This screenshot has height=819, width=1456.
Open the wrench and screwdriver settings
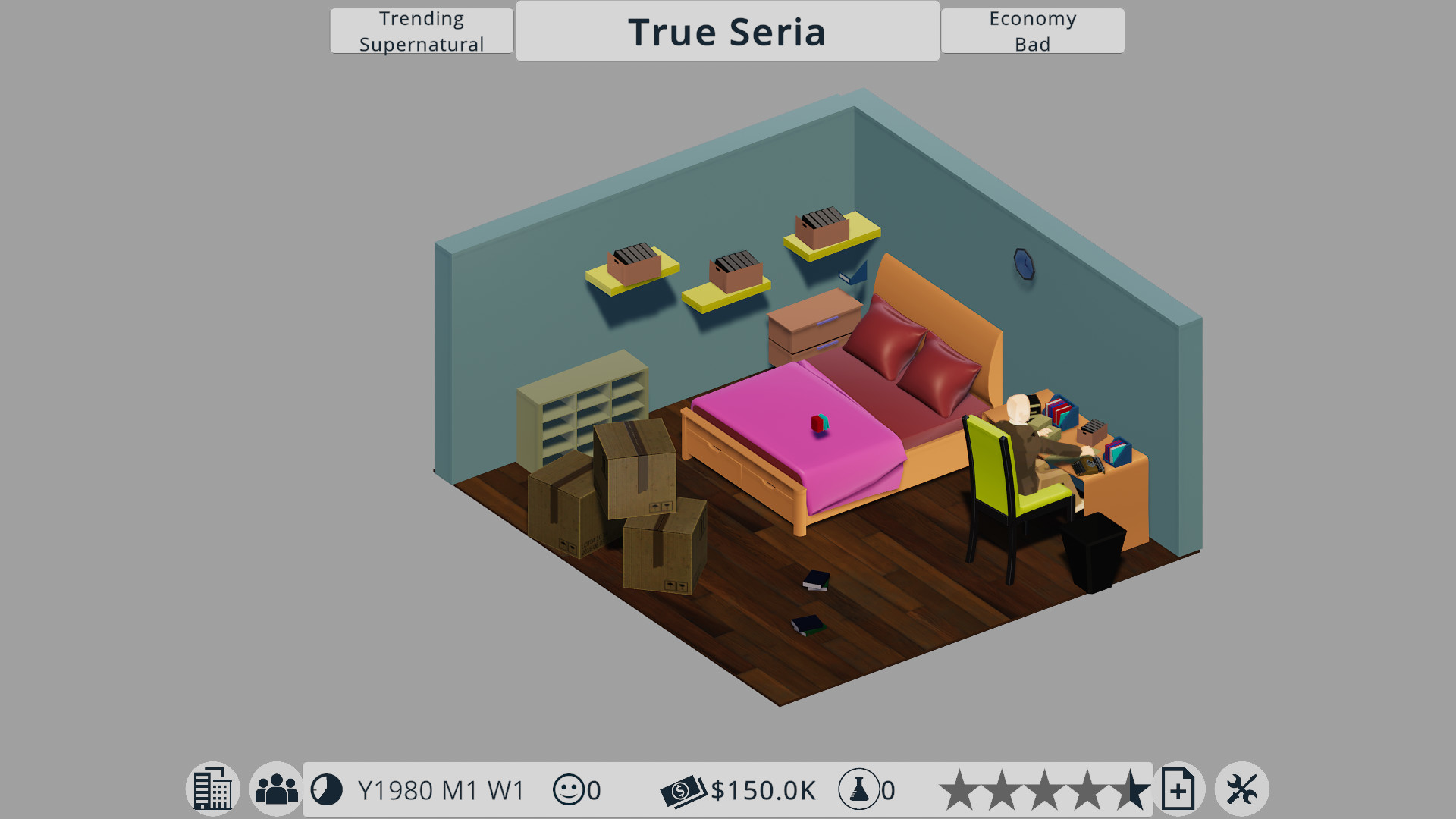pyautogui.click(x=1241, y=789)
